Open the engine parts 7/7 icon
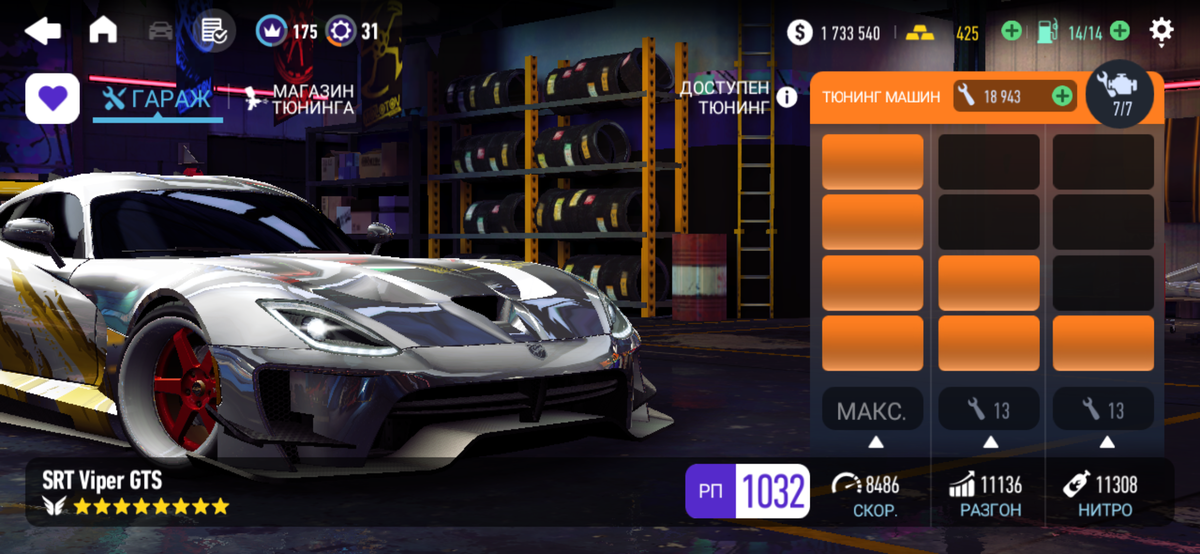The image size is (1200, 554). [x=1119, y=95]
